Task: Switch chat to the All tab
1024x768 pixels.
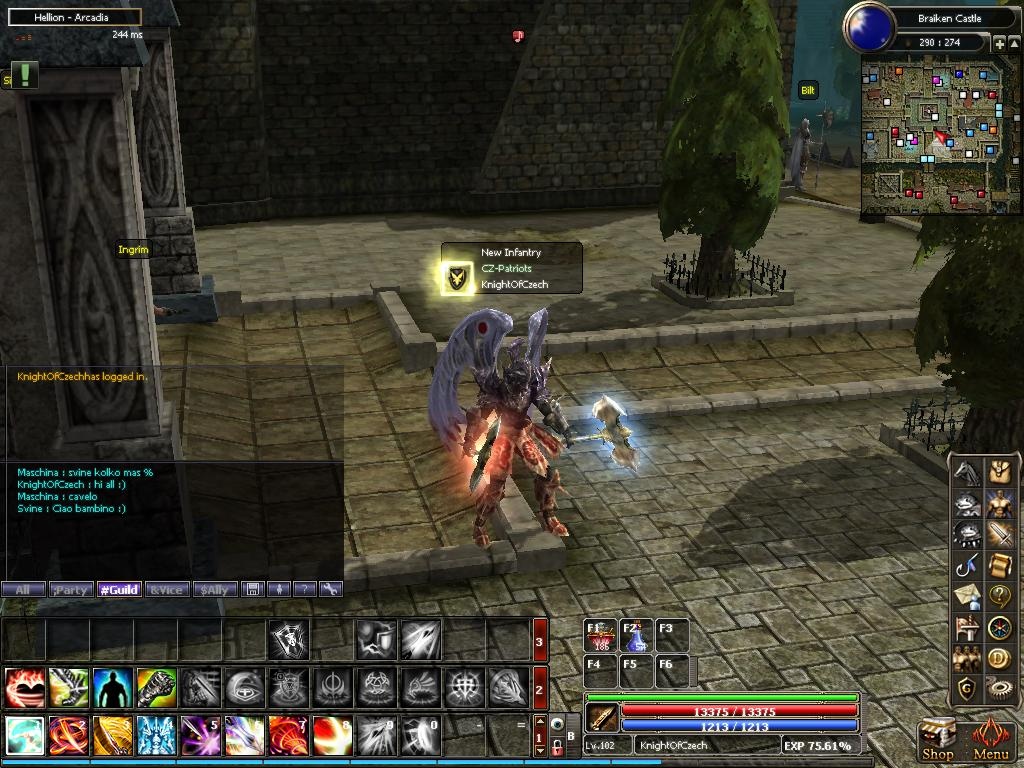Action: (x=23, y=590)
